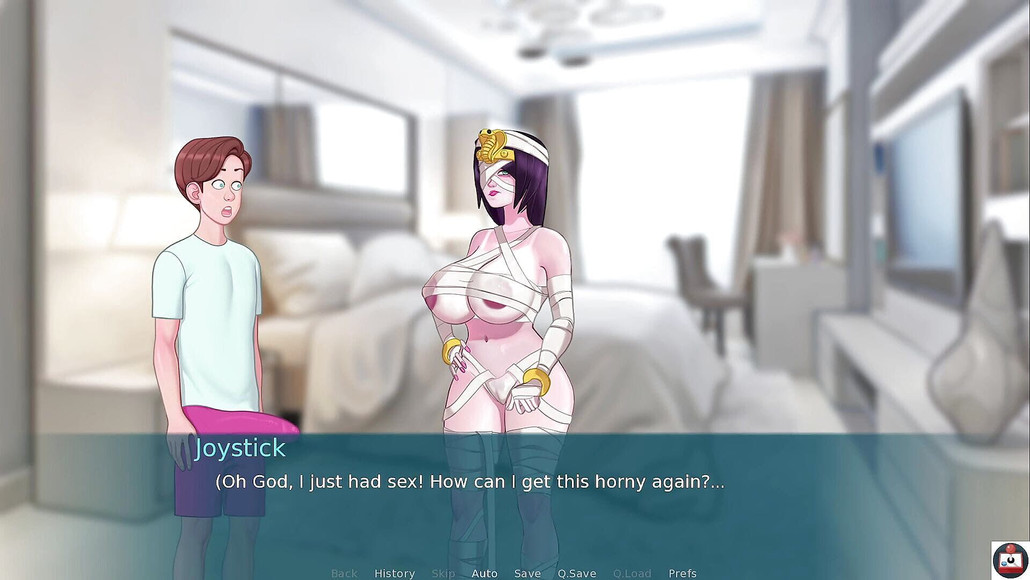1030x580 pixels.
Task: Enable Auto advance mode
Action: click(484, 573)
